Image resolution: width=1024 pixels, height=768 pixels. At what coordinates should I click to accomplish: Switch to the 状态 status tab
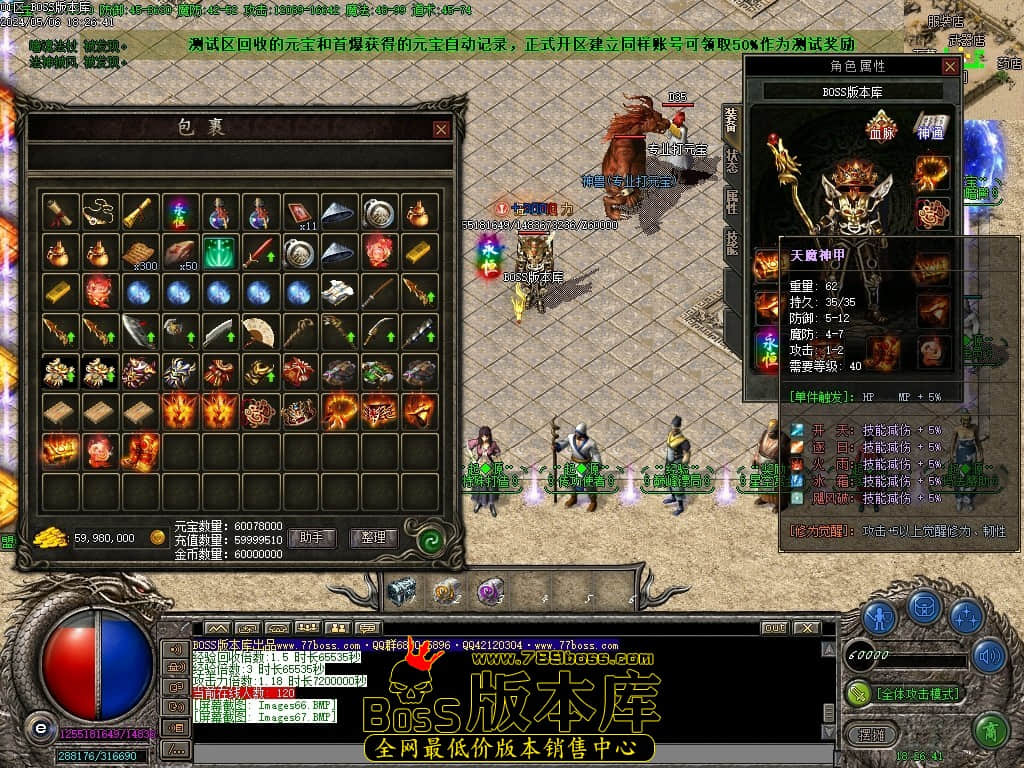(731, 160)
